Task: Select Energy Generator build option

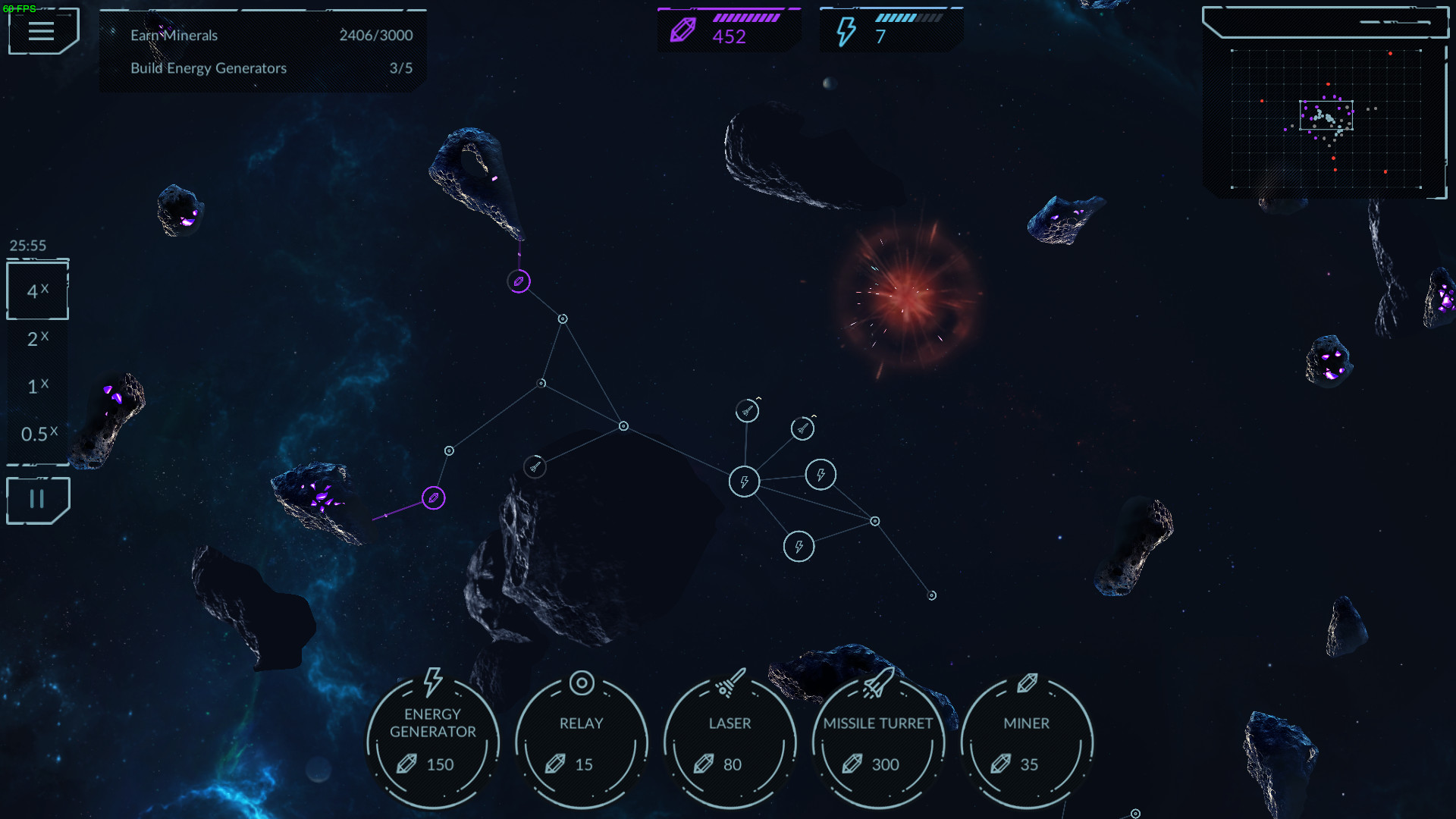Action: coord(432,741)
